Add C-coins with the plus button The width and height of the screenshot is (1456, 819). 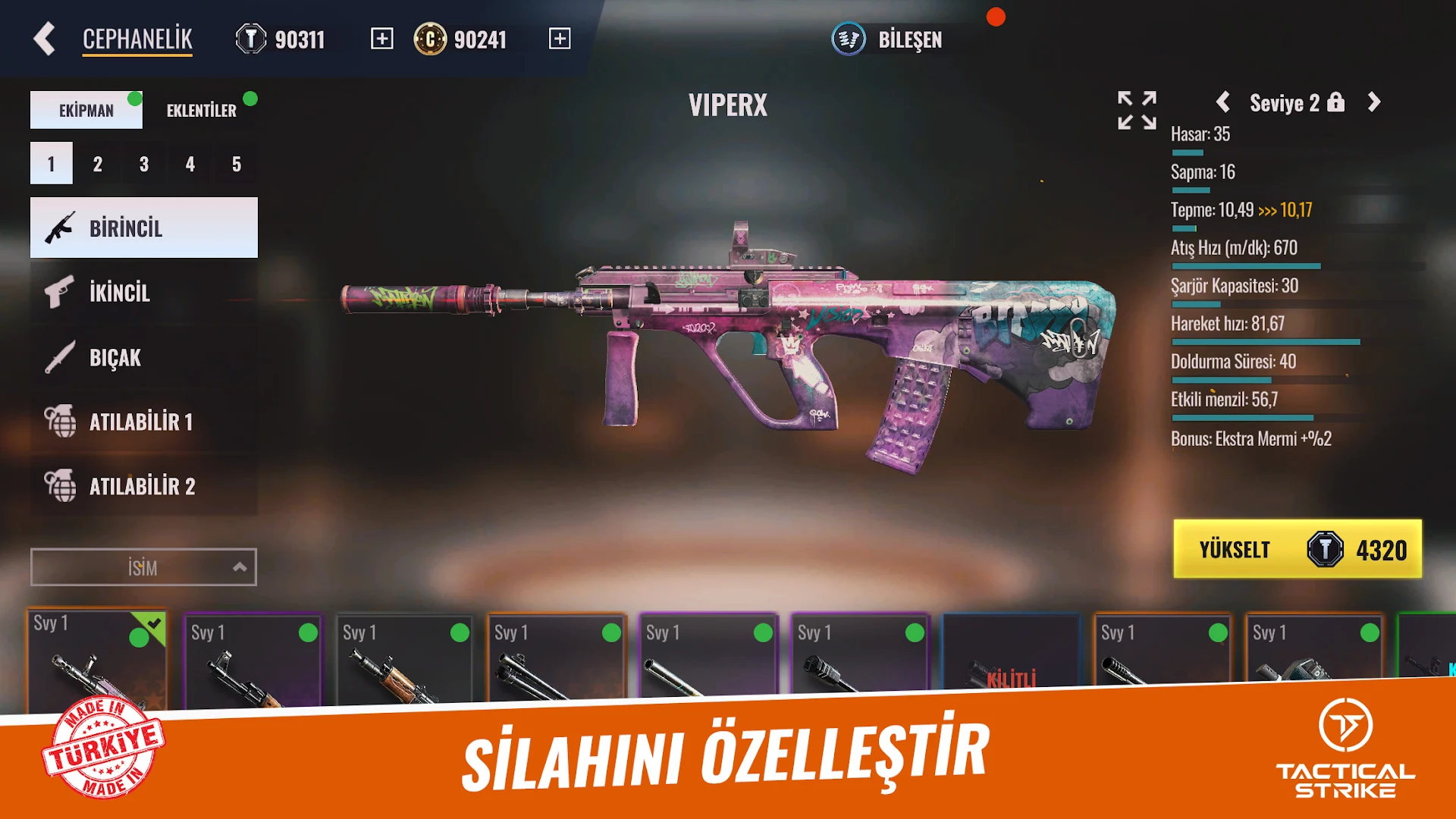pyautogui.click(x=560, y=38)
